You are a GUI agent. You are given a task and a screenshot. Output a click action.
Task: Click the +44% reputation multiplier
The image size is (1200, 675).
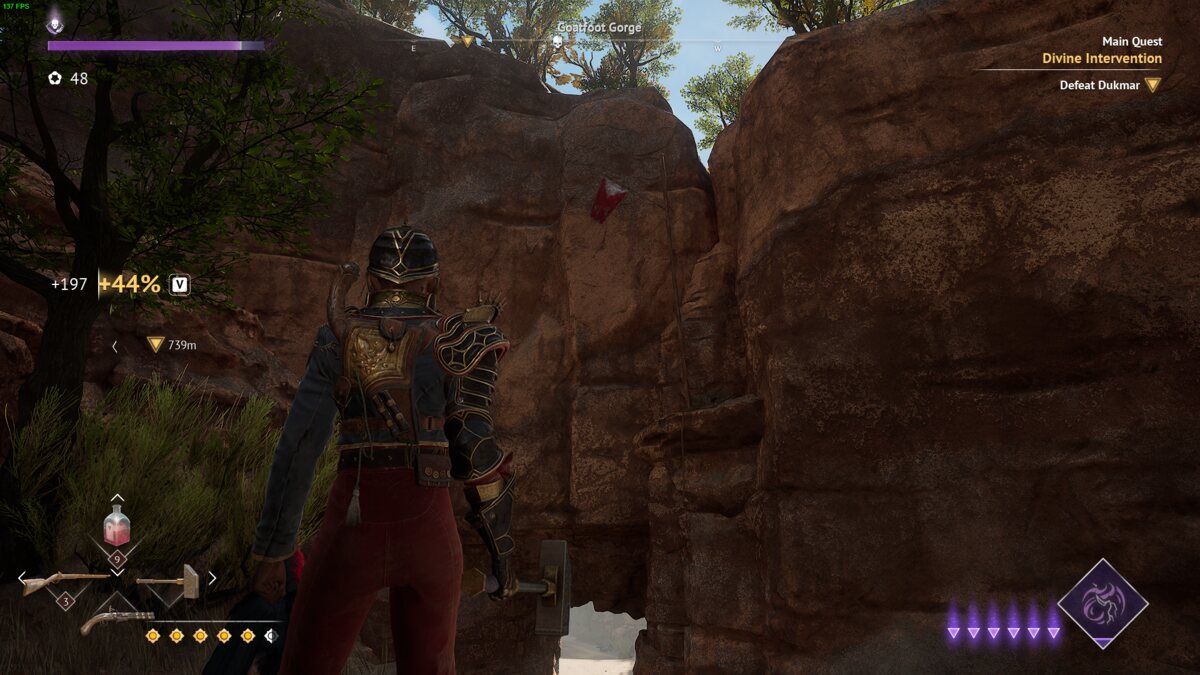(129, 284)
